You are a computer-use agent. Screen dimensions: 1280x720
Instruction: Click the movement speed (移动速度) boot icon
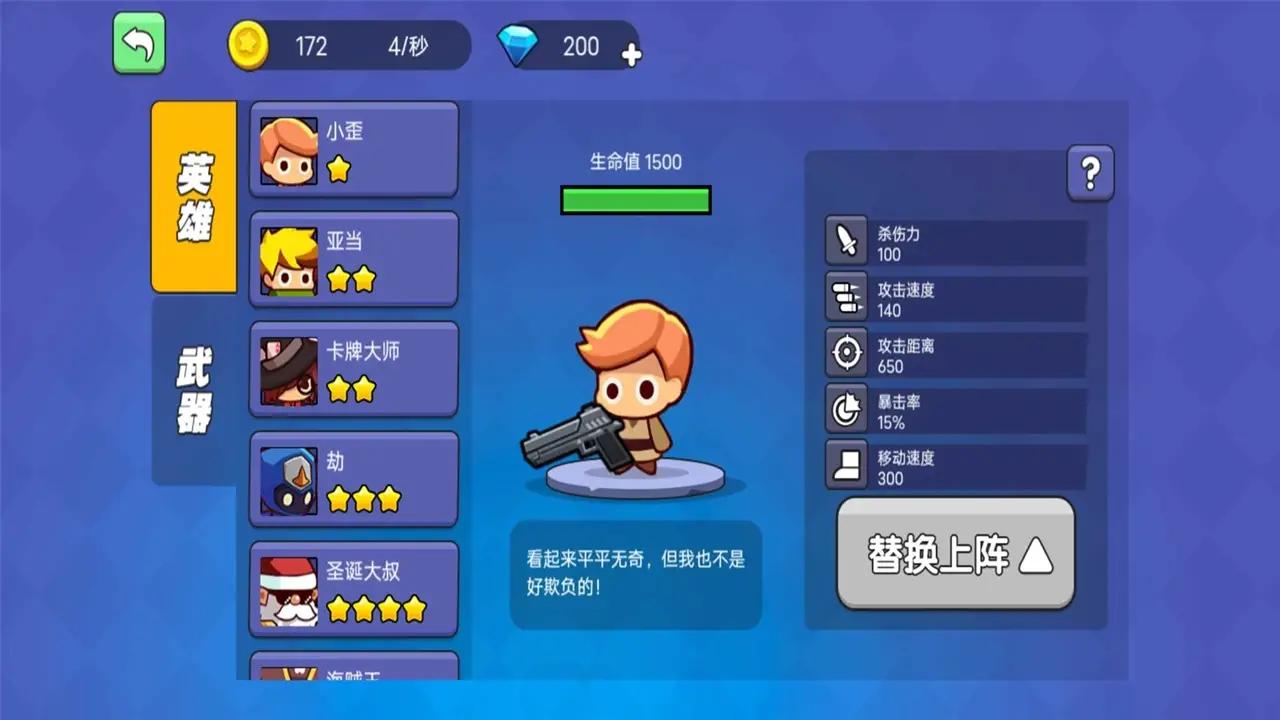tap(846, 465)
